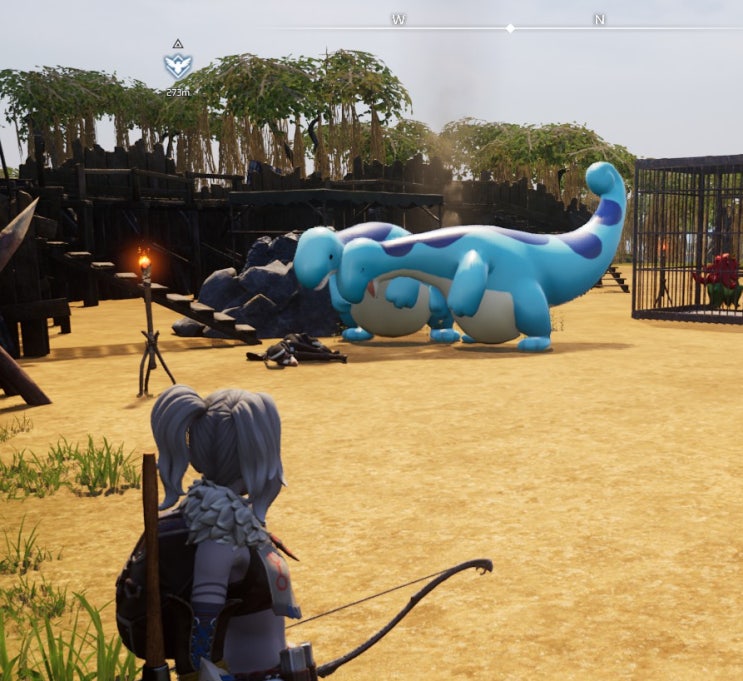Select the W heading on the compass

coord(398,20)
